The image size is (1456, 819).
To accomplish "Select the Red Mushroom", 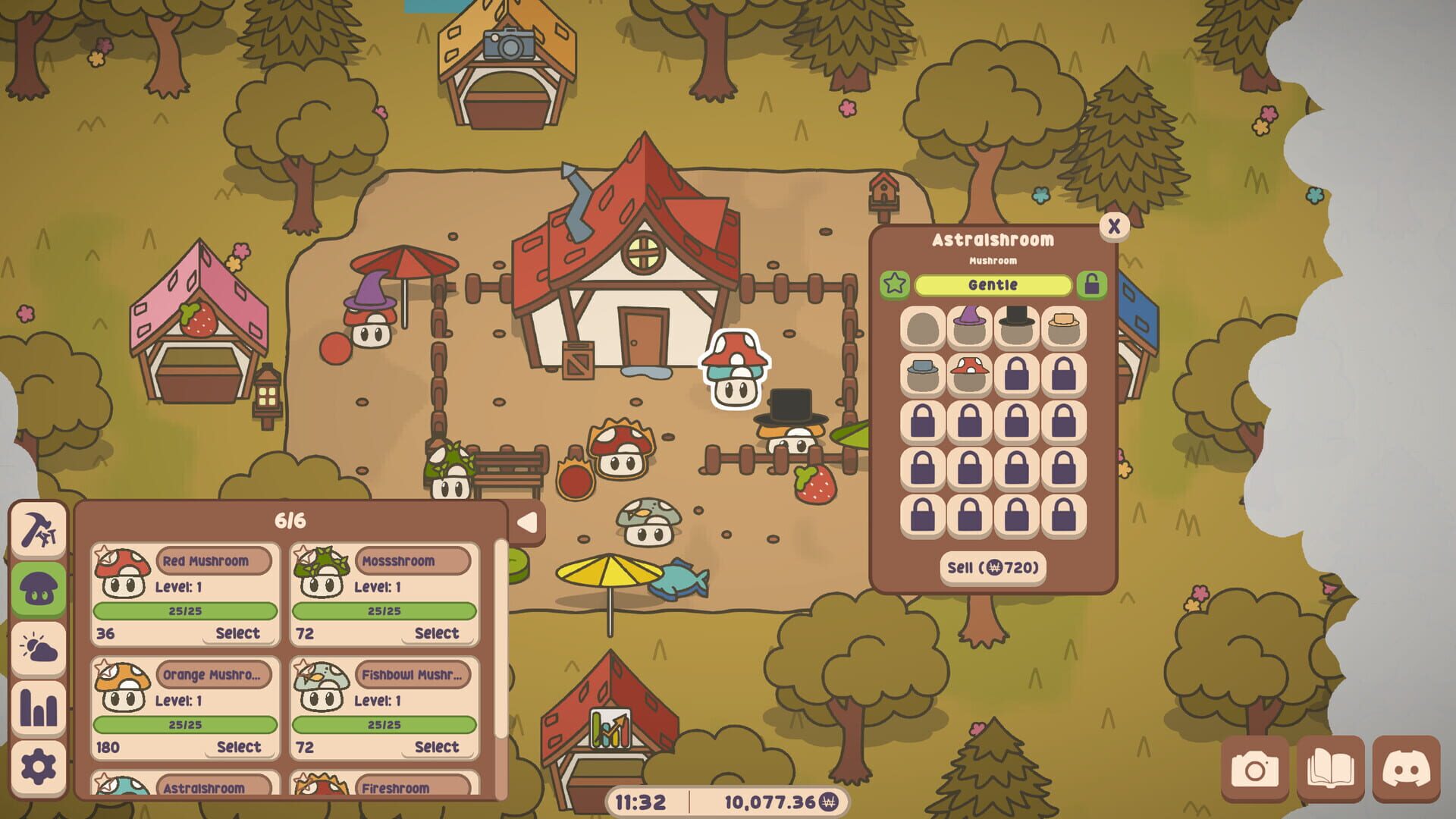I will [x=238, y=632].
